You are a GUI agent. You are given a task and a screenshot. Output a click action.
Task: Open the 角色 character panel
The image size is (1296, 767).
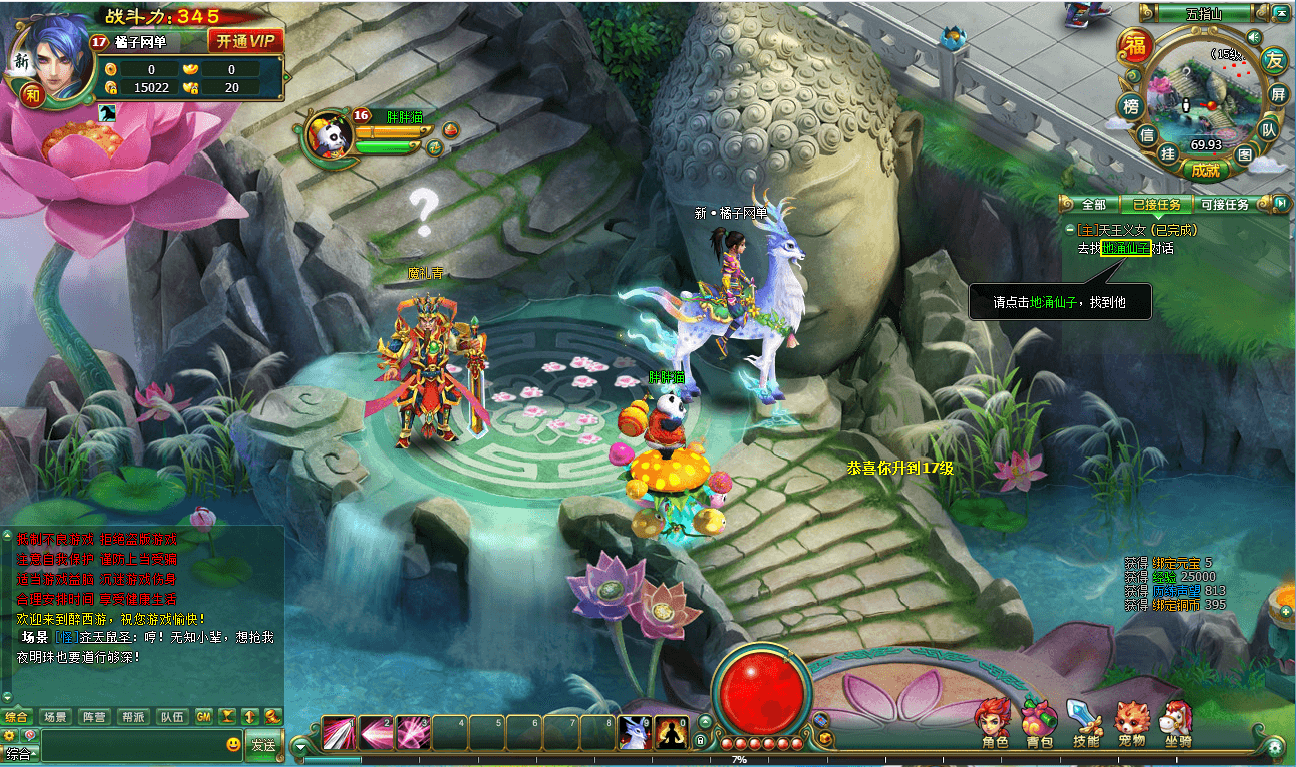[994, 723]
